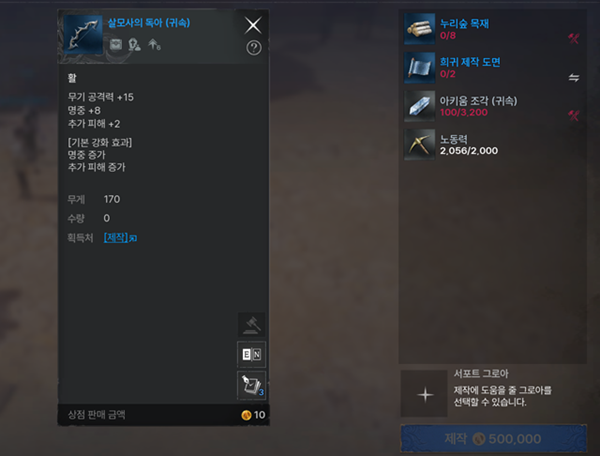Click the exchange arrows next to 희귀 제작 도면
Image resolution: width=600 pixels, height=456 pixels.
(574, 75)
